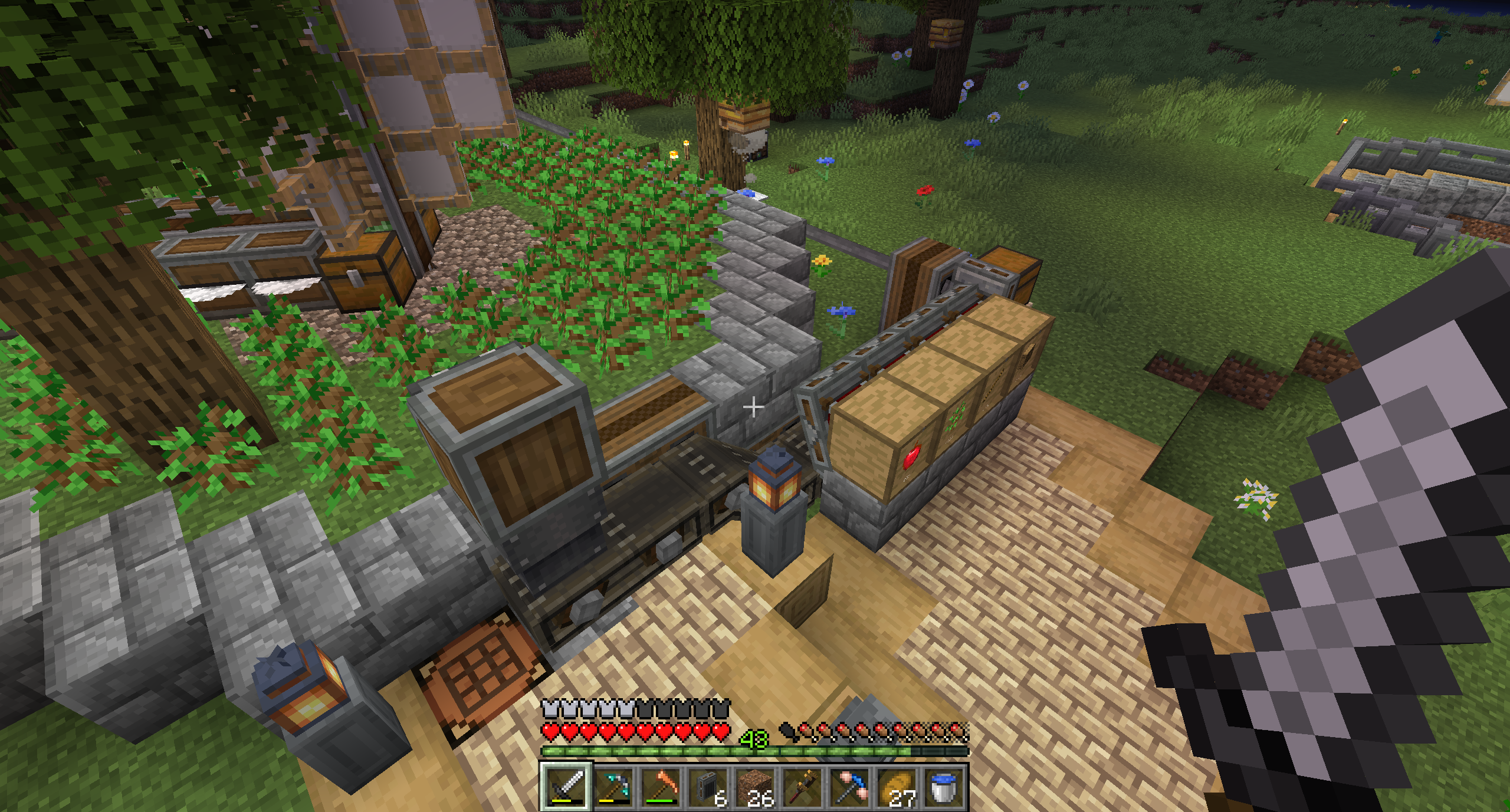Pick the dirt block stack of 26
This screenshot has height=812, width=1510.
[x=754, y=787]
